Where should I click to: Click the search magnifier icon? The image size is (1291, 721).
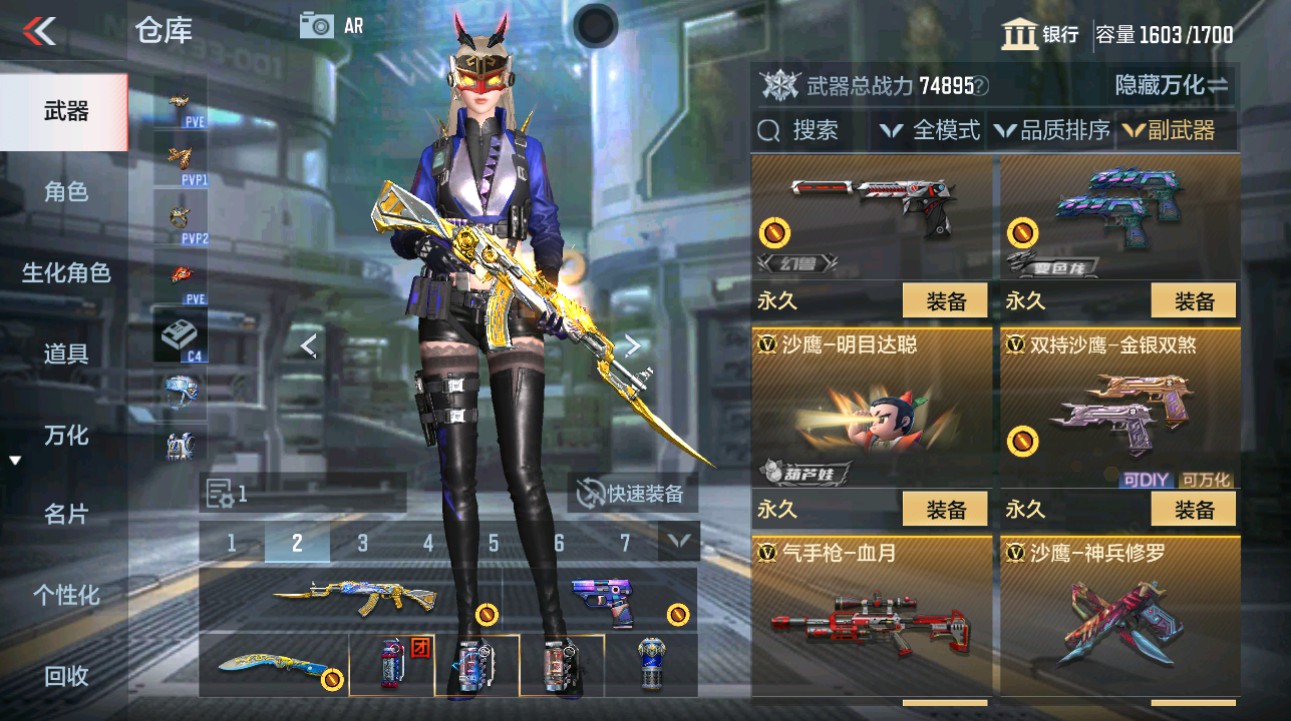(770, 130)
